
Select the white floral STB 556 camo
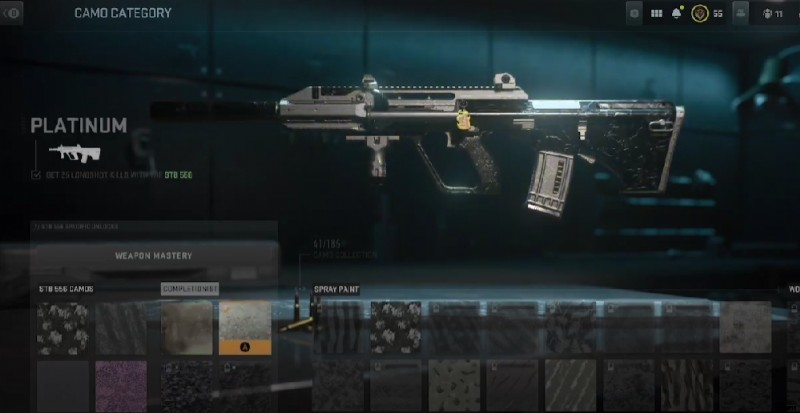pyautogui.click(x=62, y=327)
